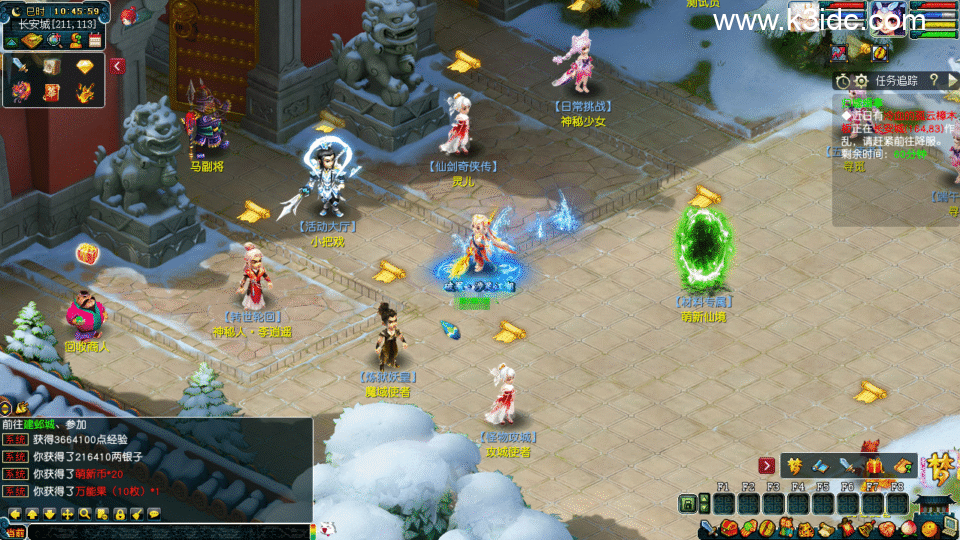
Task: Click the golden gem icon in the shortcut panel
Action: pos(84,66)
